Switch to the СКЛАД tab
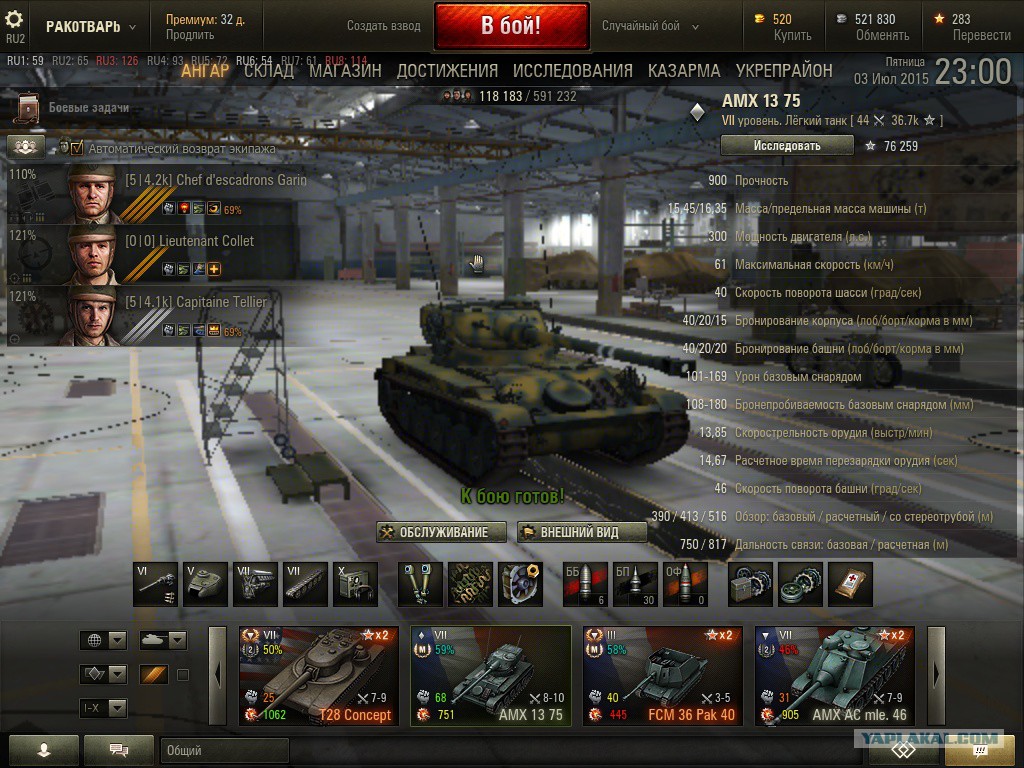Image resolution: width=1024 pixels, height=768 pixels. [269, 71]
